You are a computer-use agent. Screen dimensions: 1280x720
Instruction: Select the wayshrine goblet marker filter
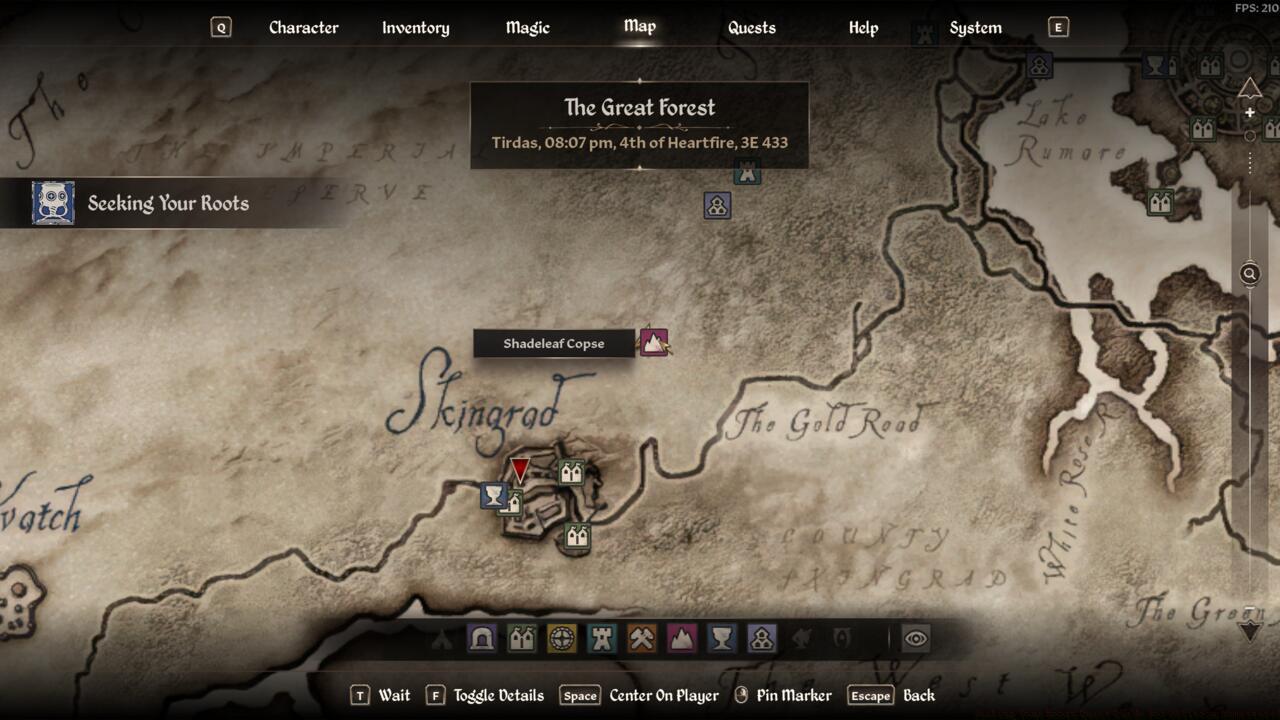pyautogui.click(x=723, y=637)
